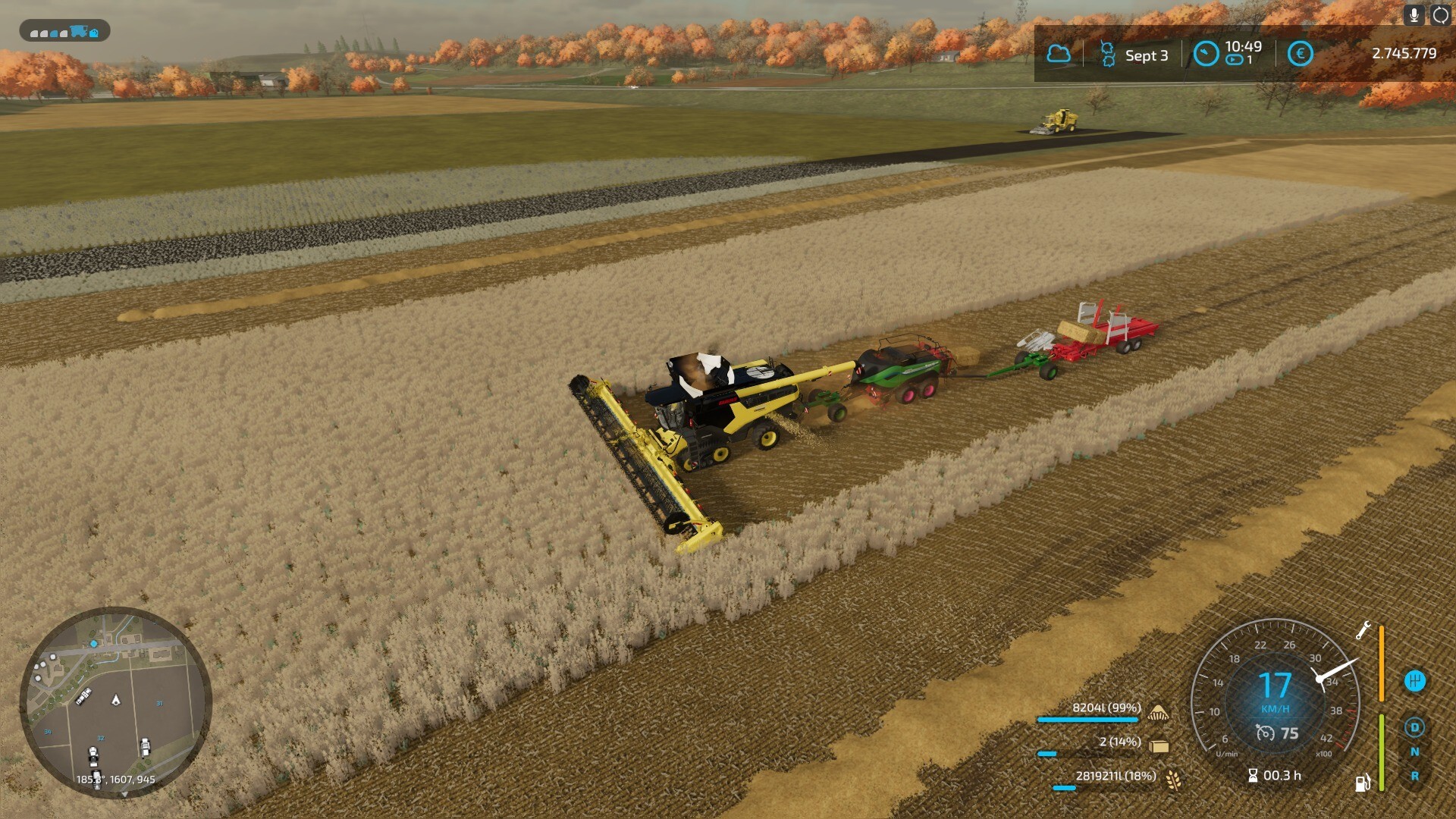The image size is (1456, 819).
Task: Click the season leaves icon beside the date
Action: coord(1108,55)
